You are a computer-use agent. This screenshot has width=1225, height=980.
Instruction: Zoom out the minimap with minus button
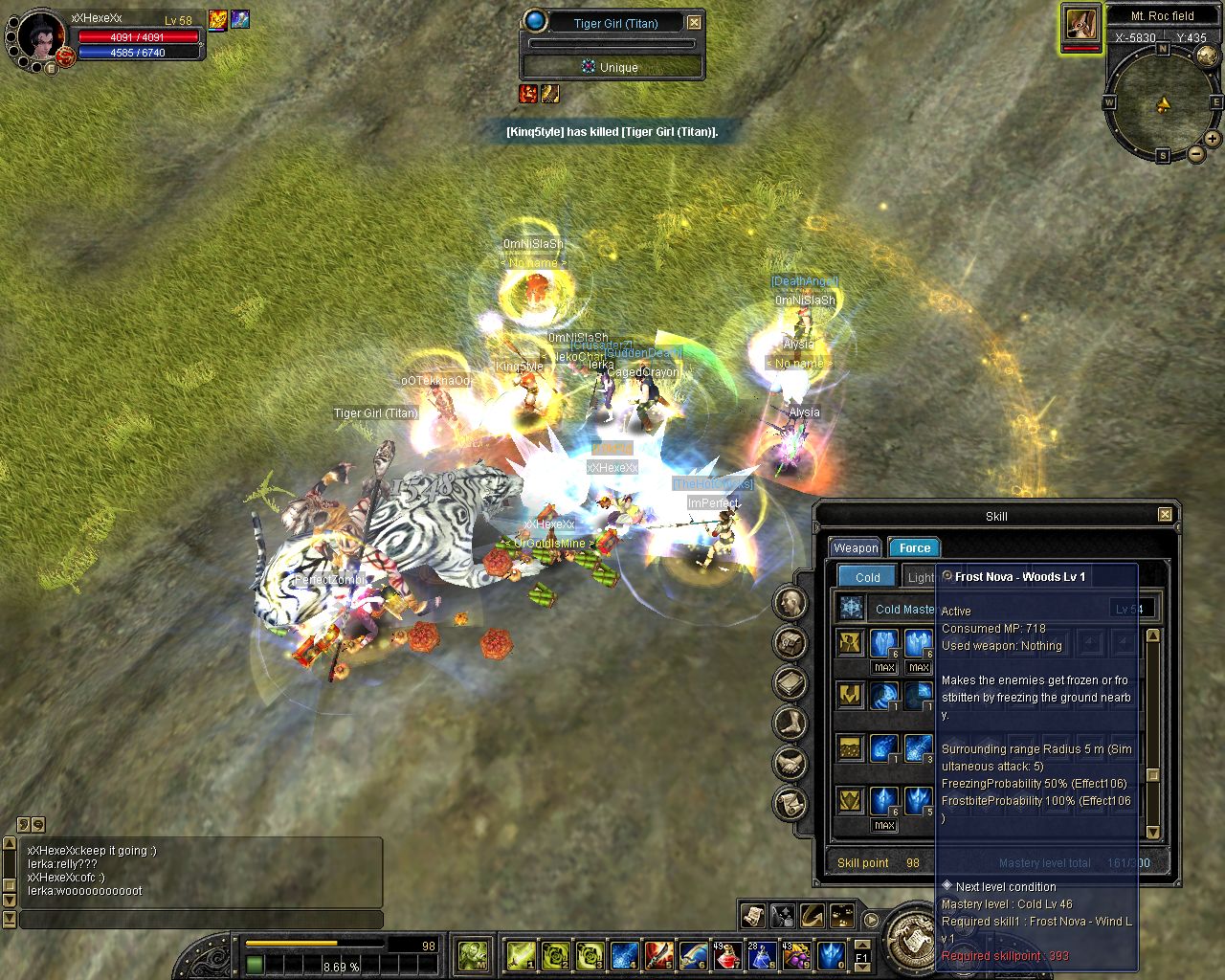point(1196,154)
